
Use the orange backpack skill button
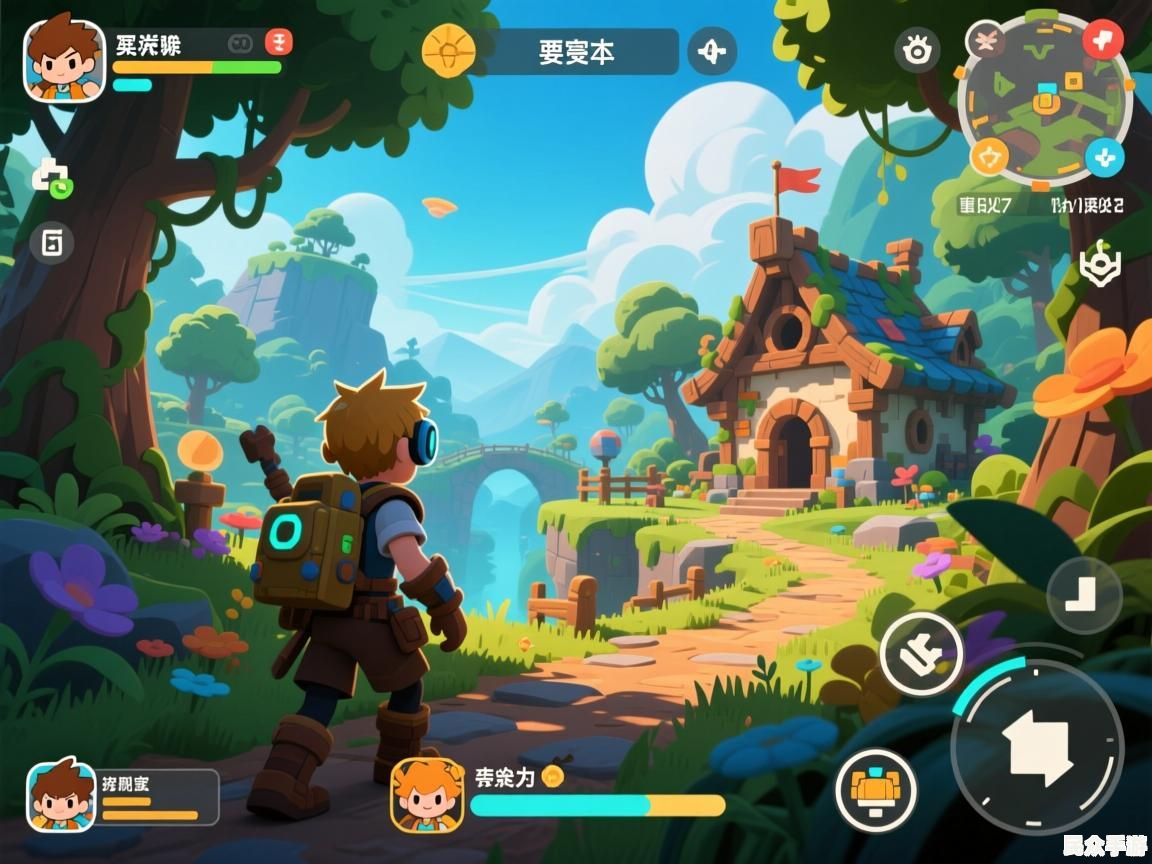(x=875, y=789)
